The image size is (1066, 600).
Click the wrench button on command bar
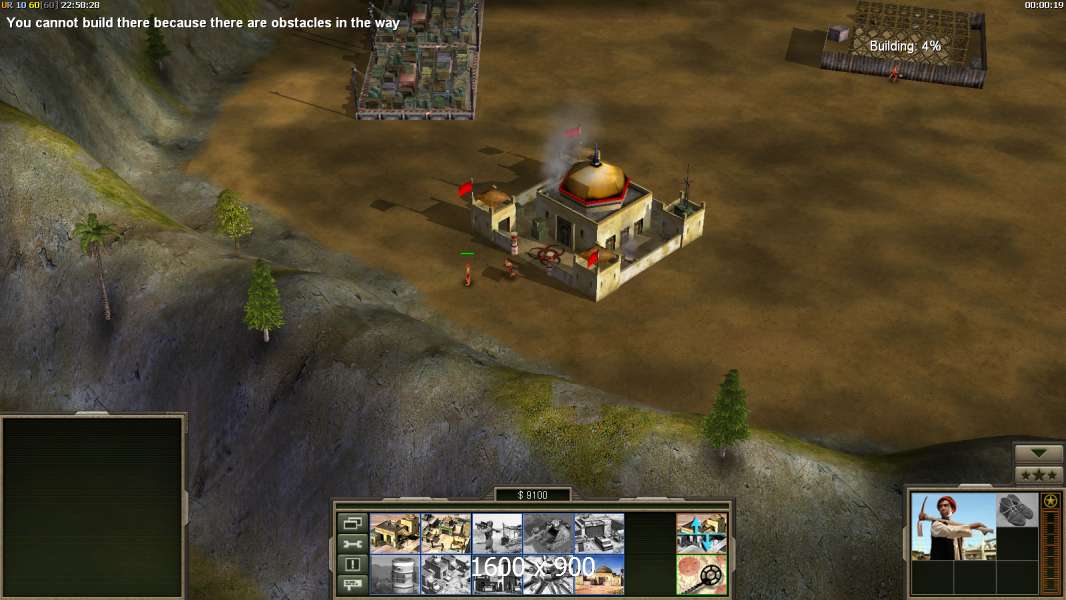pos(352,543)
